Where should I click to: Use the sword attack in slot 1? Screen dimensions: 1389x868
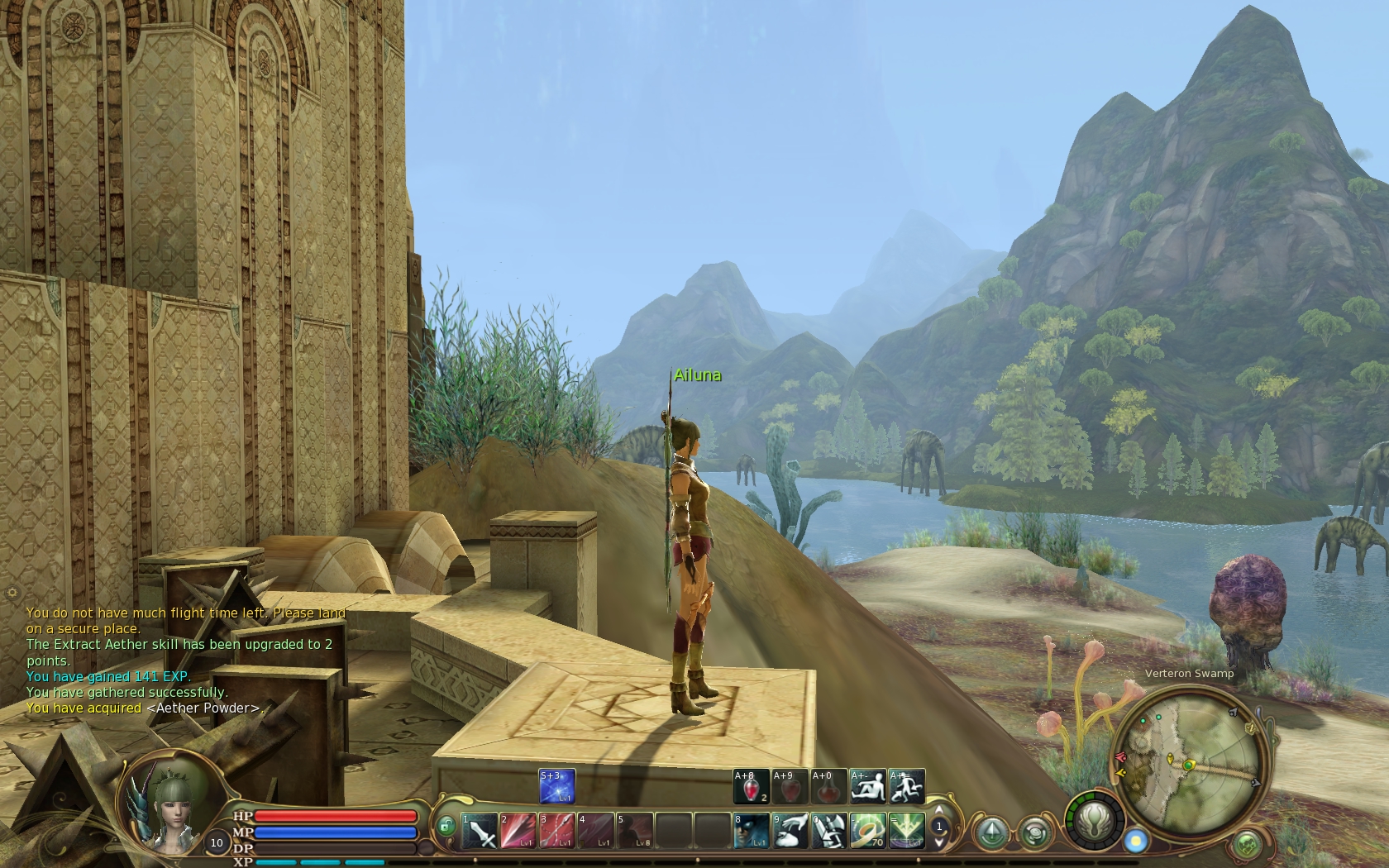click(479, 831)
